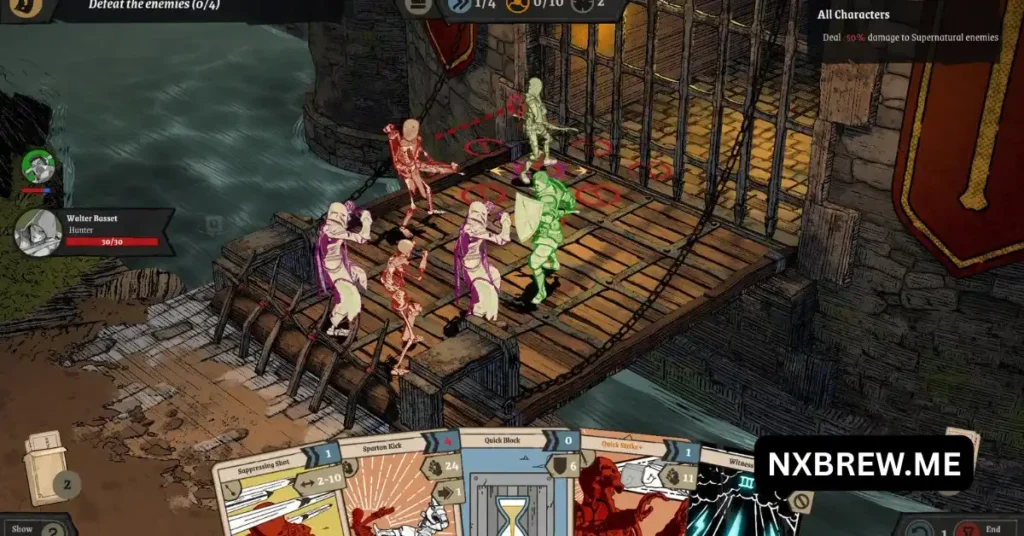Click the top-left corner emblem icon
1024x536 pixels.
23,7
